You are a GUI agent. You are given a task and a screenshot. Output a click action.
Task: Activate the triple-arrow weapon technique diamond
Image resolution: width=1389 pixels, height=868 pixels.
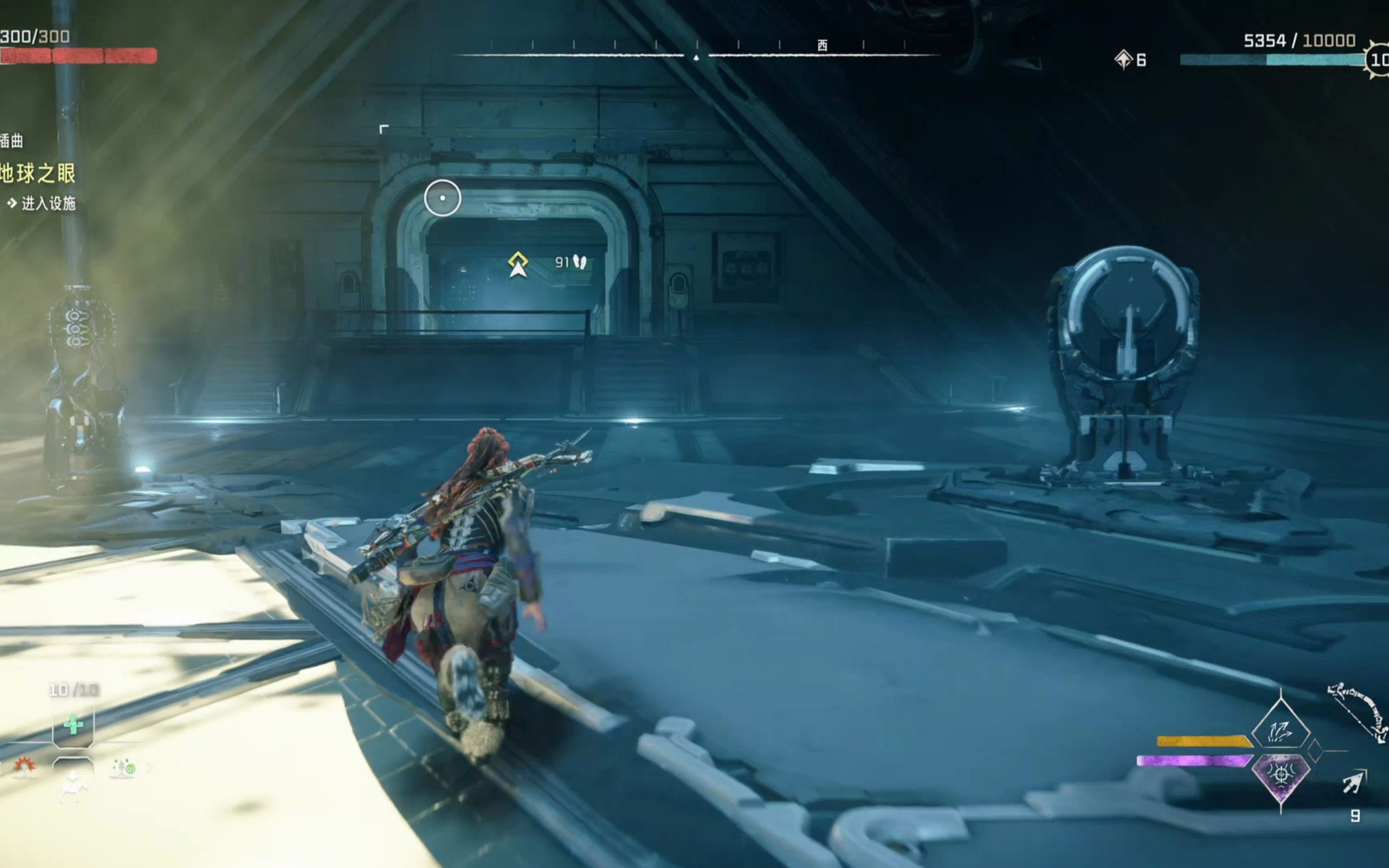pos(1280,730)
